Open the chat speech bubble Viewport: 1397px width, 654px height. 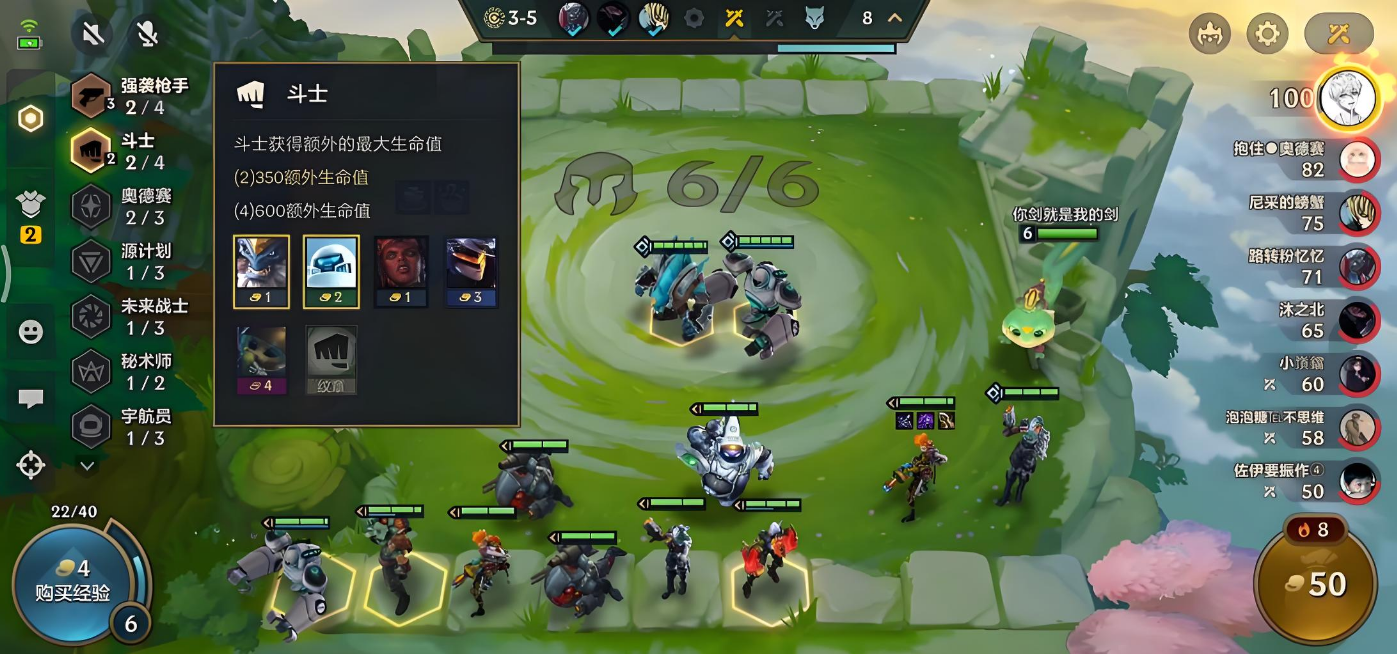click(x=31, y=398)
